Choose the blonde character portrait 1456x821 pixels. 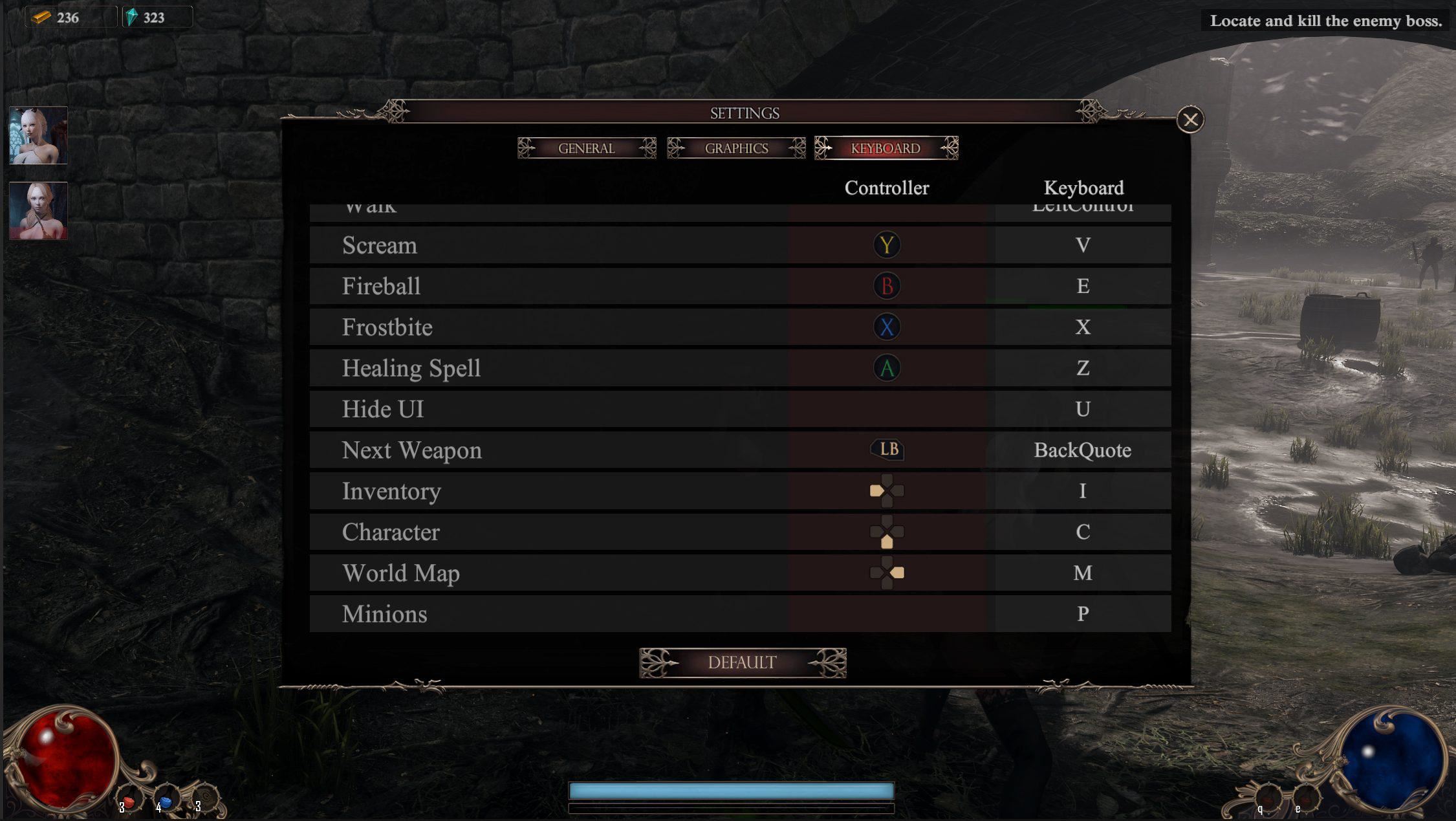[x=38, y=211]
